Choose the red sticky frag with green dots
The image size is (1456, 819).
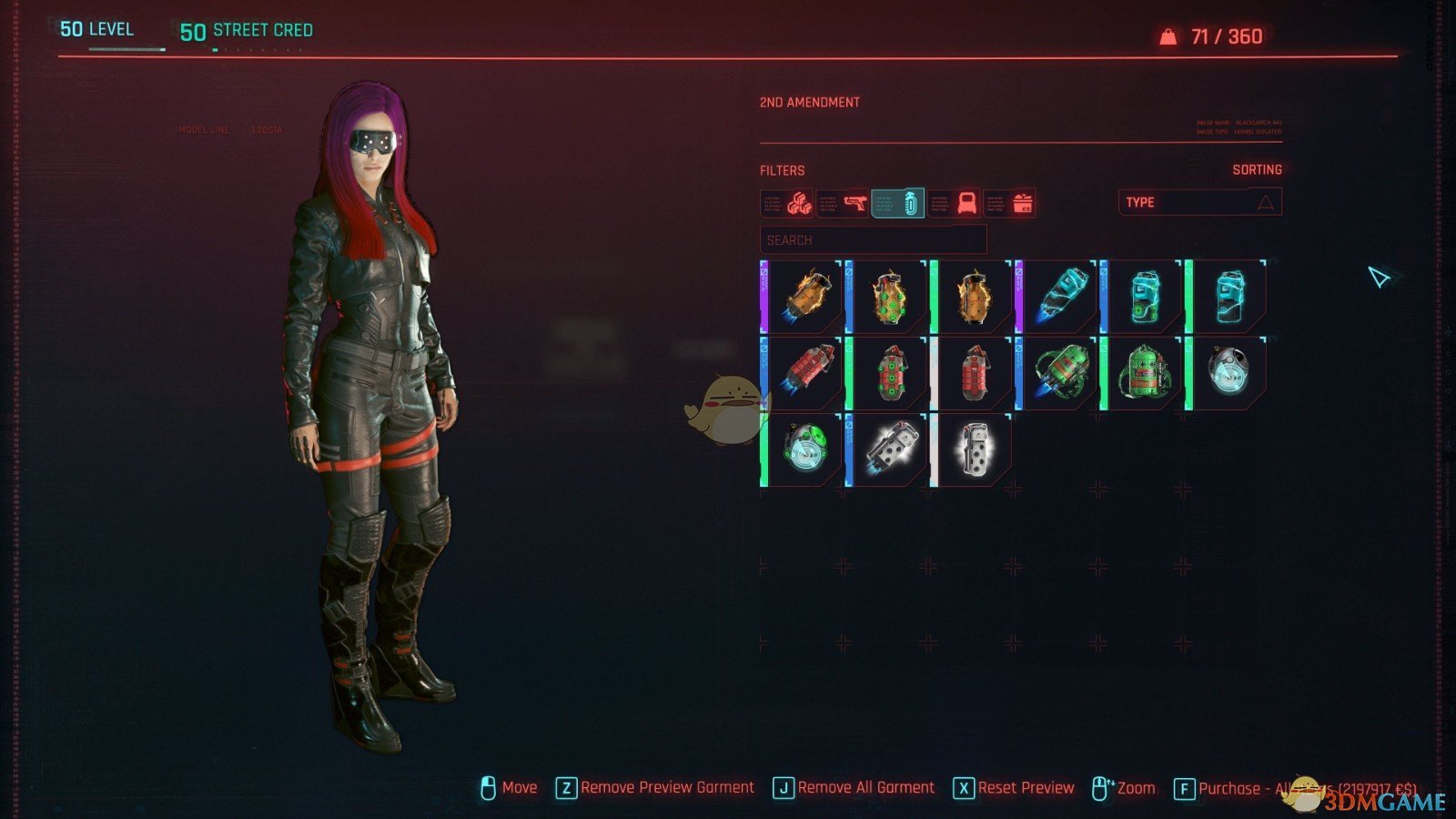click(888, 373)
